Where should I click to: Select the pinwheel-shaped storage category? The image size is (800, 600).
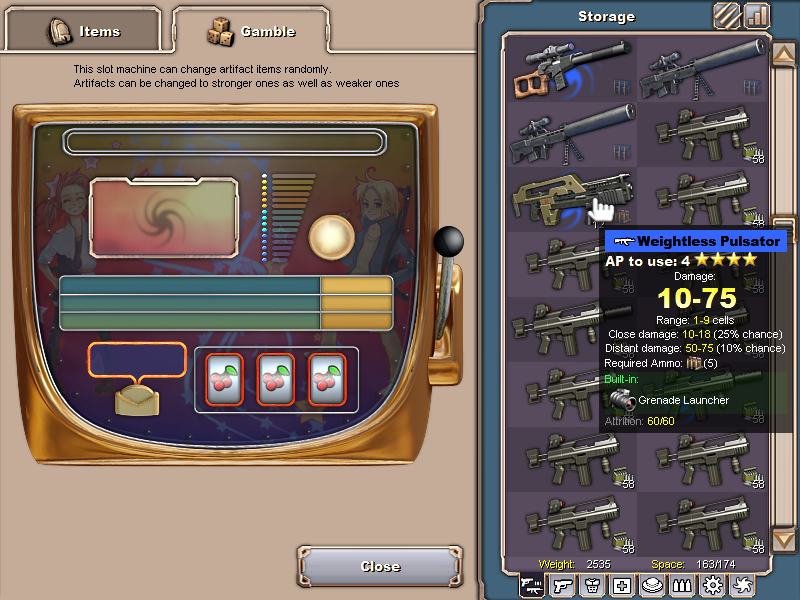pyautogui.click(x=742, y=586)
